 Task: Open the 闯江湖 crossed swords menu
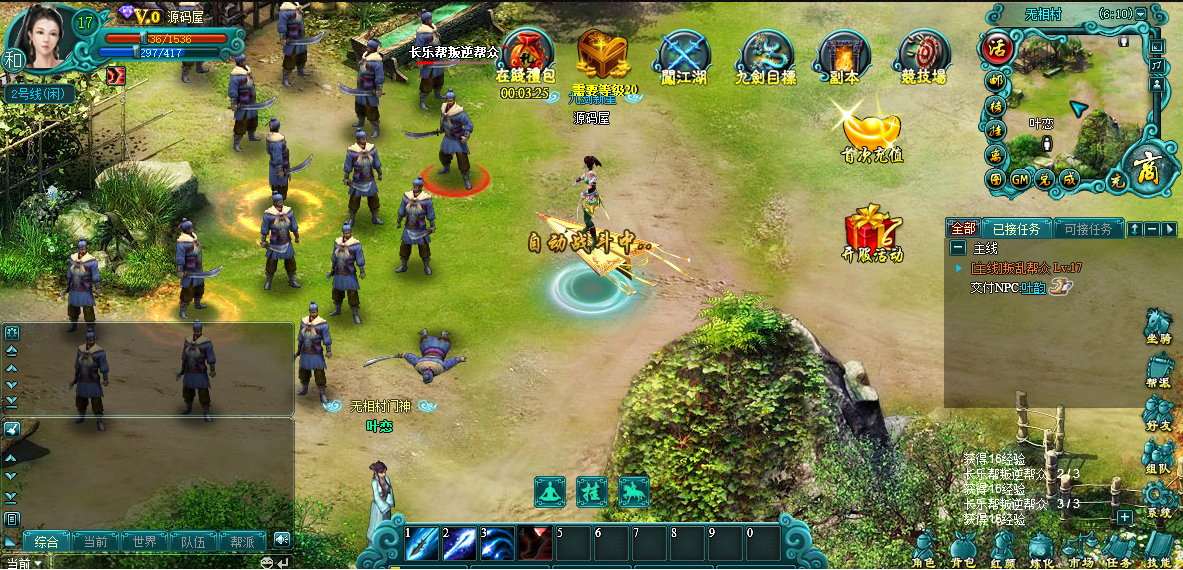[x=685, y=53]
